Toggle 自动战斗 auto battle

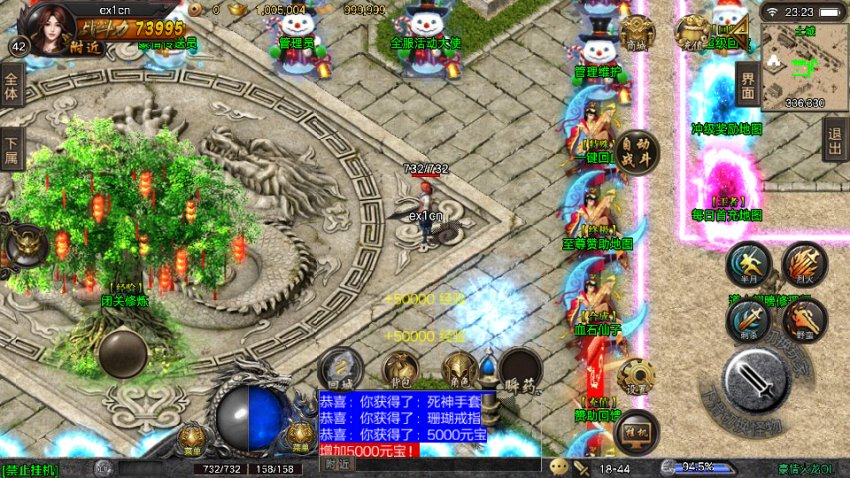point(637,152)
